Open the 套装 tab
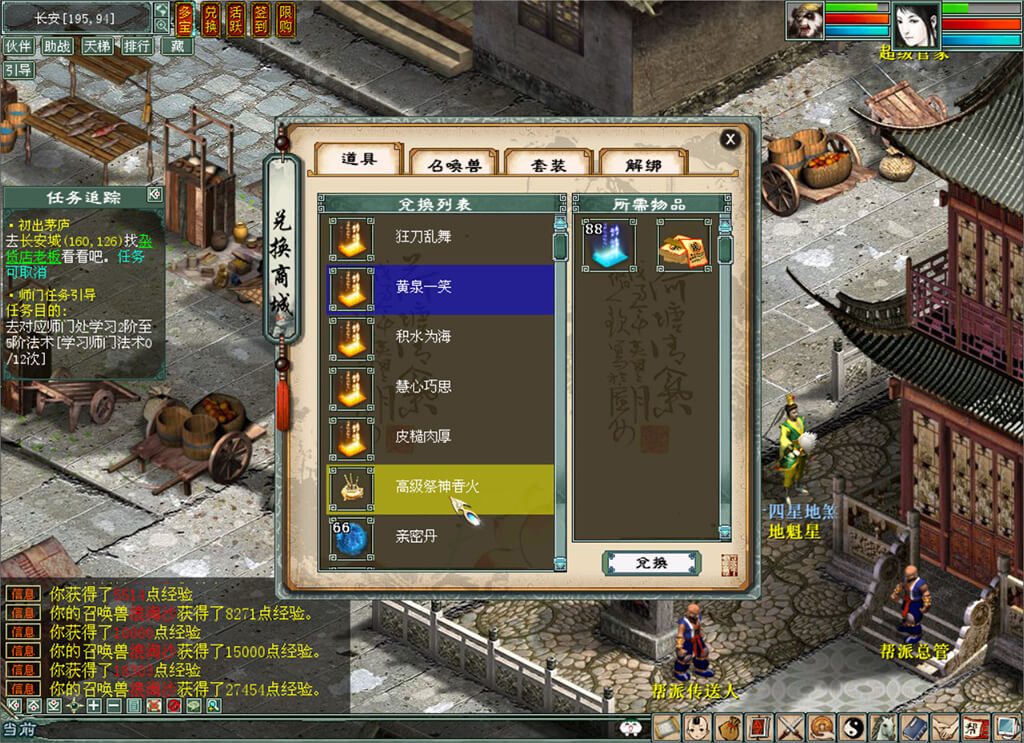1024x743 pixels. click(548, 163)
